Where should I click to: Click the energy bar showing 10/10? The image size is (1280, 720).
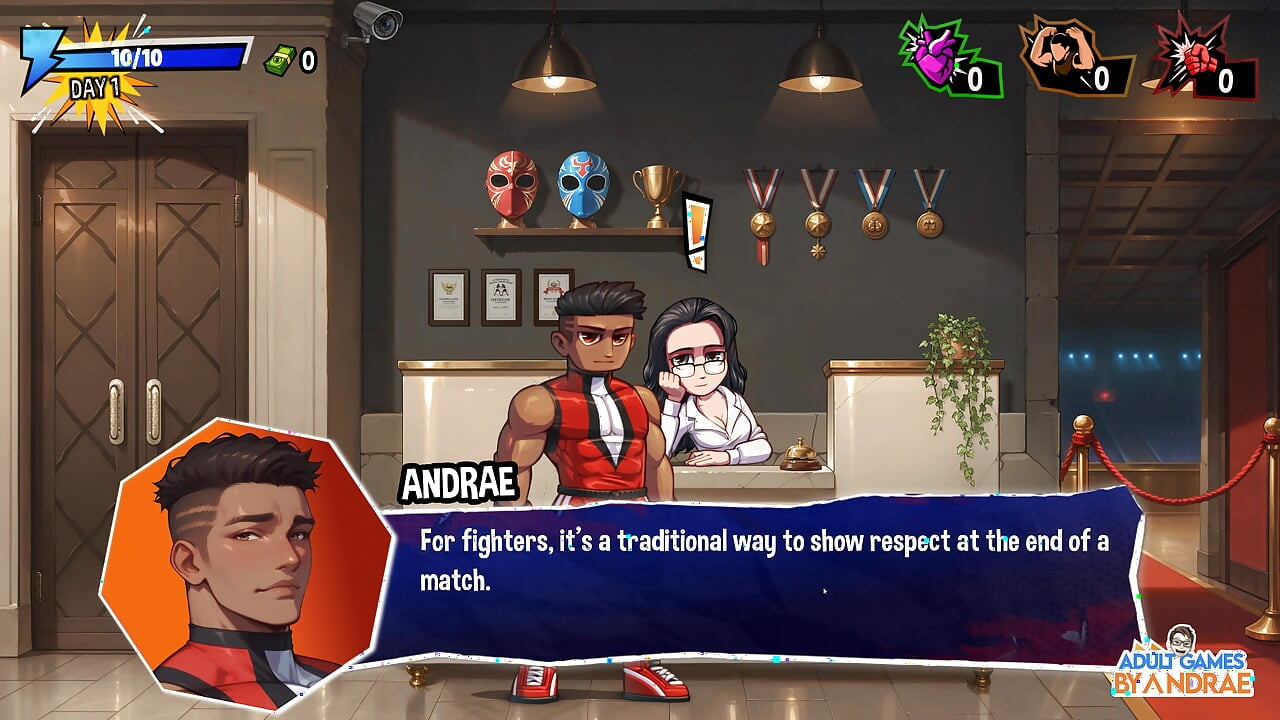pyautogui.click(x=140, y=57)
